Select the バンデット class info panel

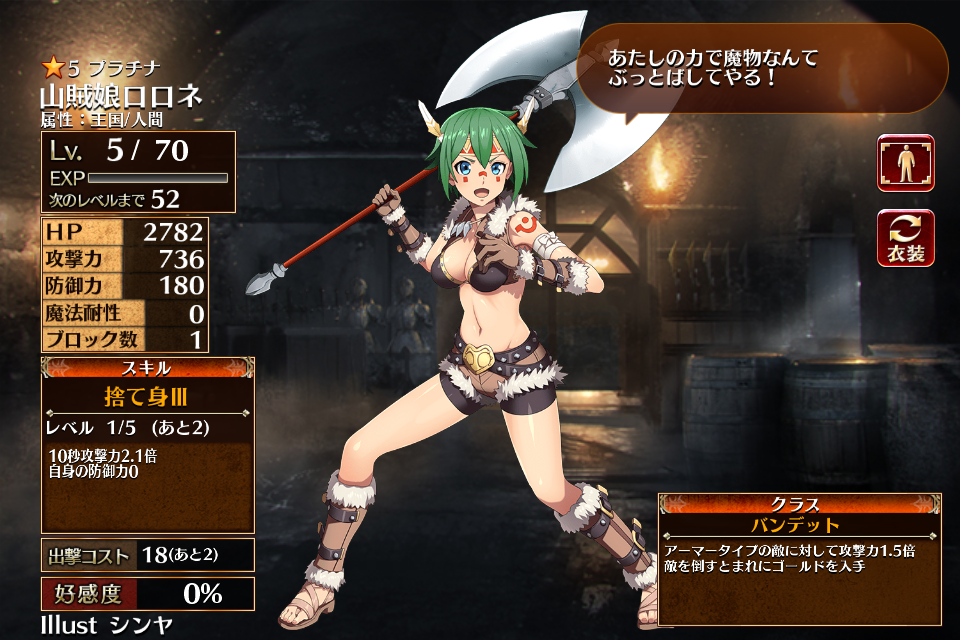(799, 558)
